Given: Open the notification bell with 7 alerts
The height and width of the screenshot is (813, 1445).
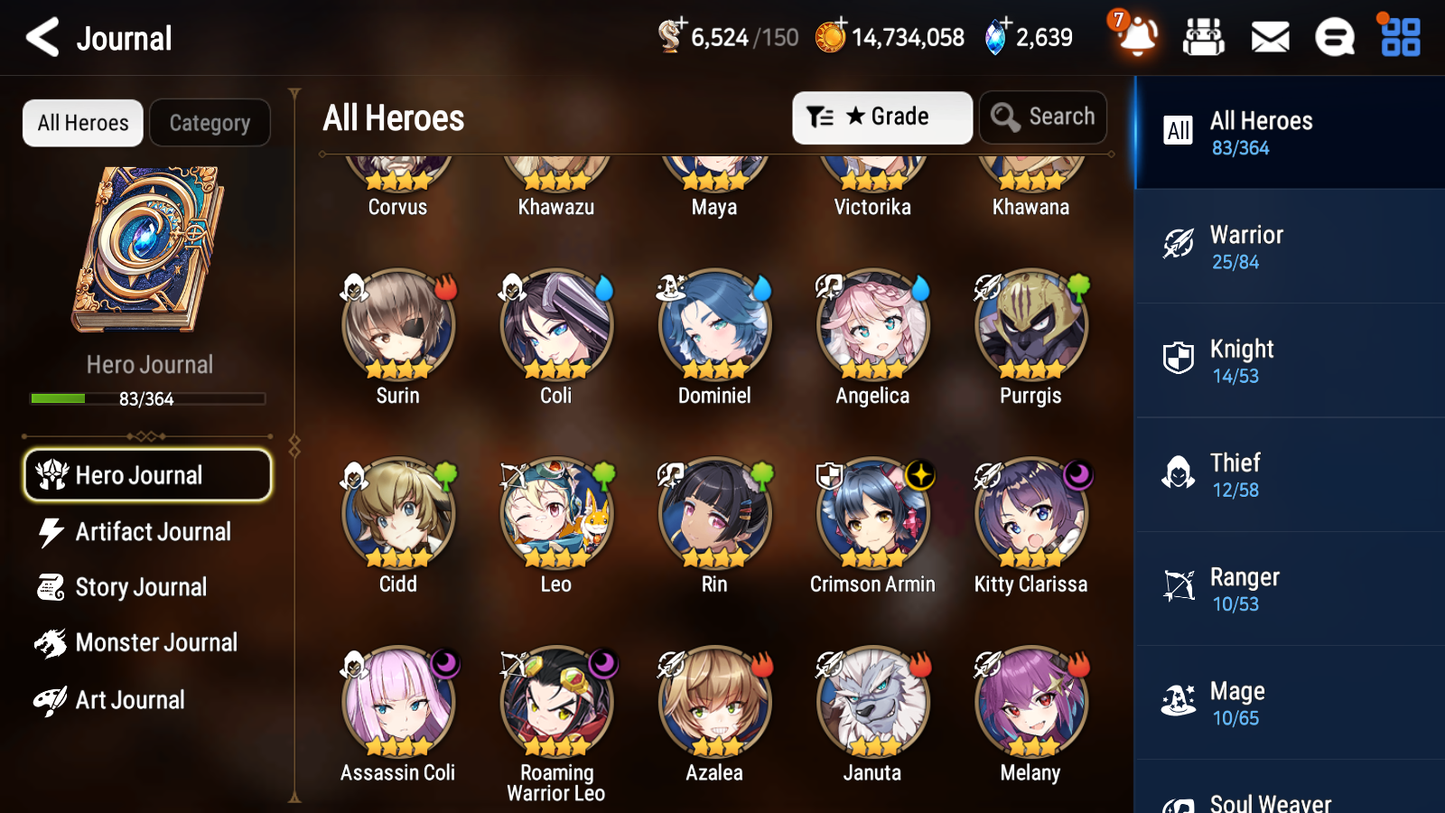Looking at the screenshot, I should click(x=1135, y=37).
